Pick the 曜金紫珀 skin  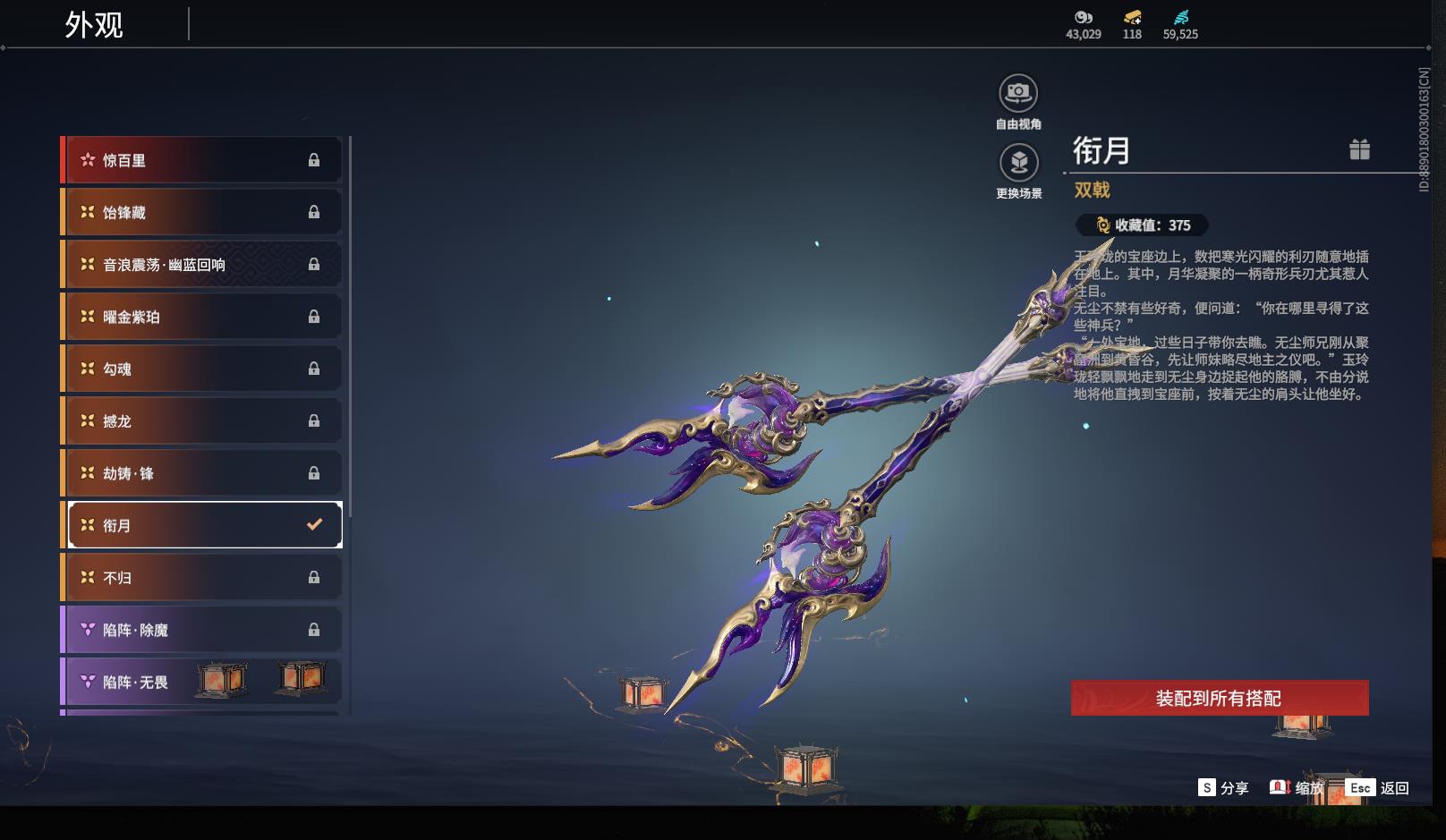[201, 317]
